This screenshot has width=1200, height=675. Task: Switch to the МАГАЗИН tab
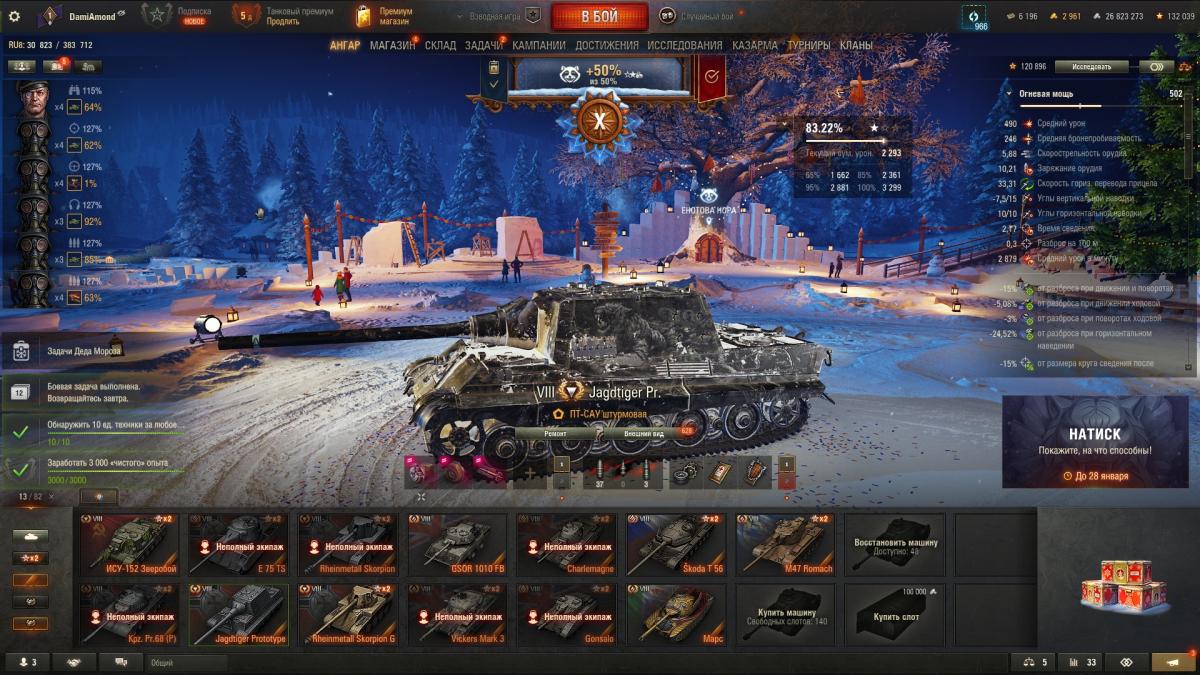coord(392,45)
